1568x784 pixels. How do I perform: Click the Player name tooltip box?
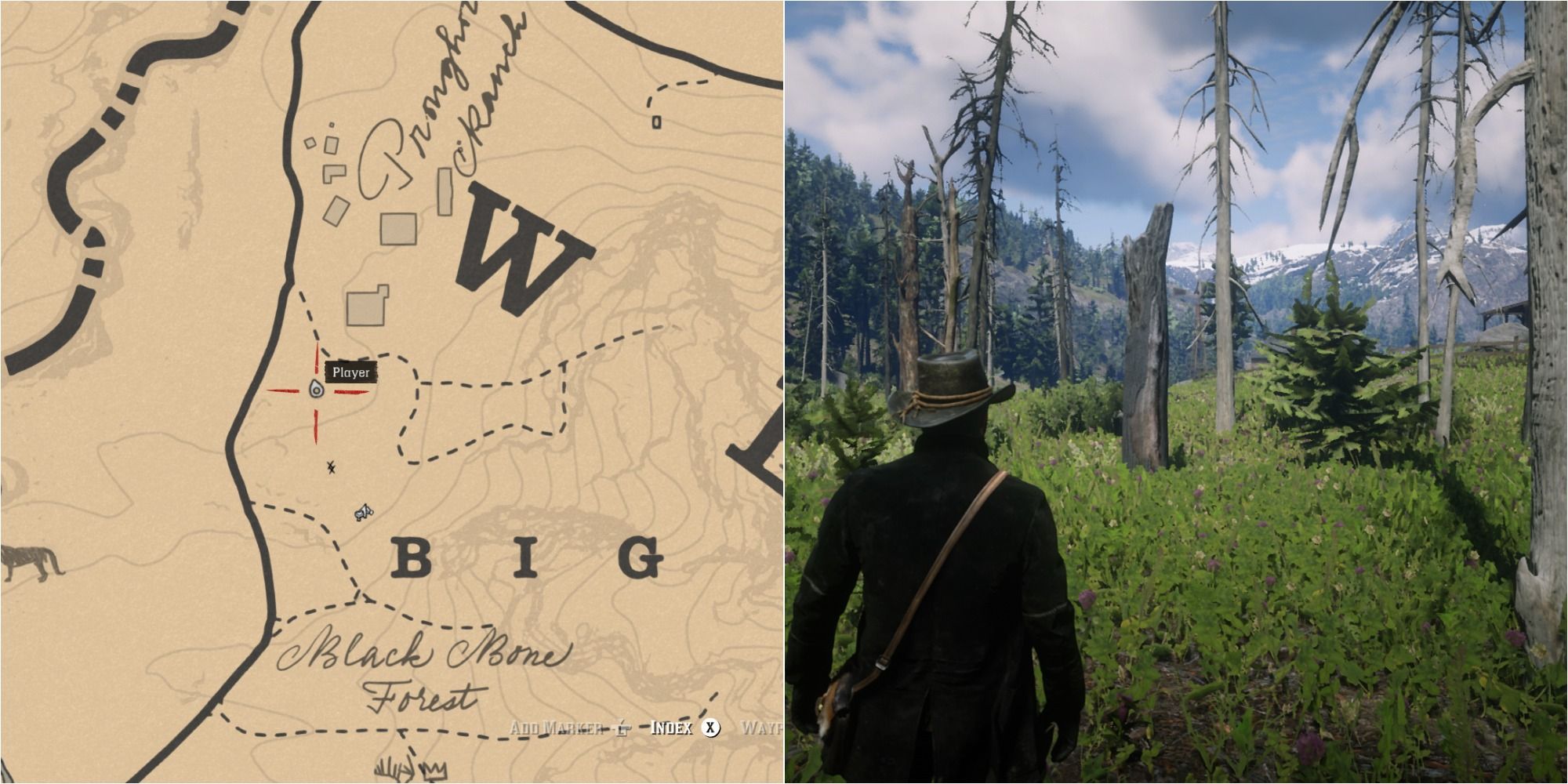coord(351,373)
